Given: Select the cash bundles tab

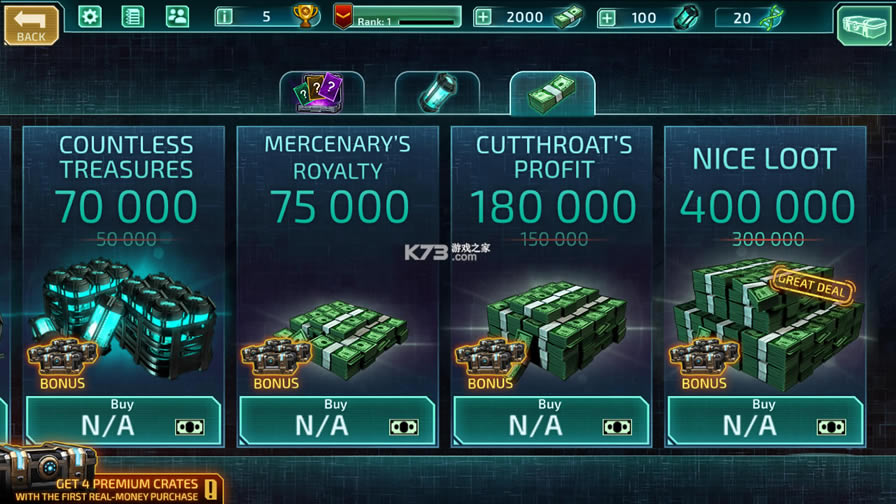Looking at the screenshot, I should click(552, 94).
